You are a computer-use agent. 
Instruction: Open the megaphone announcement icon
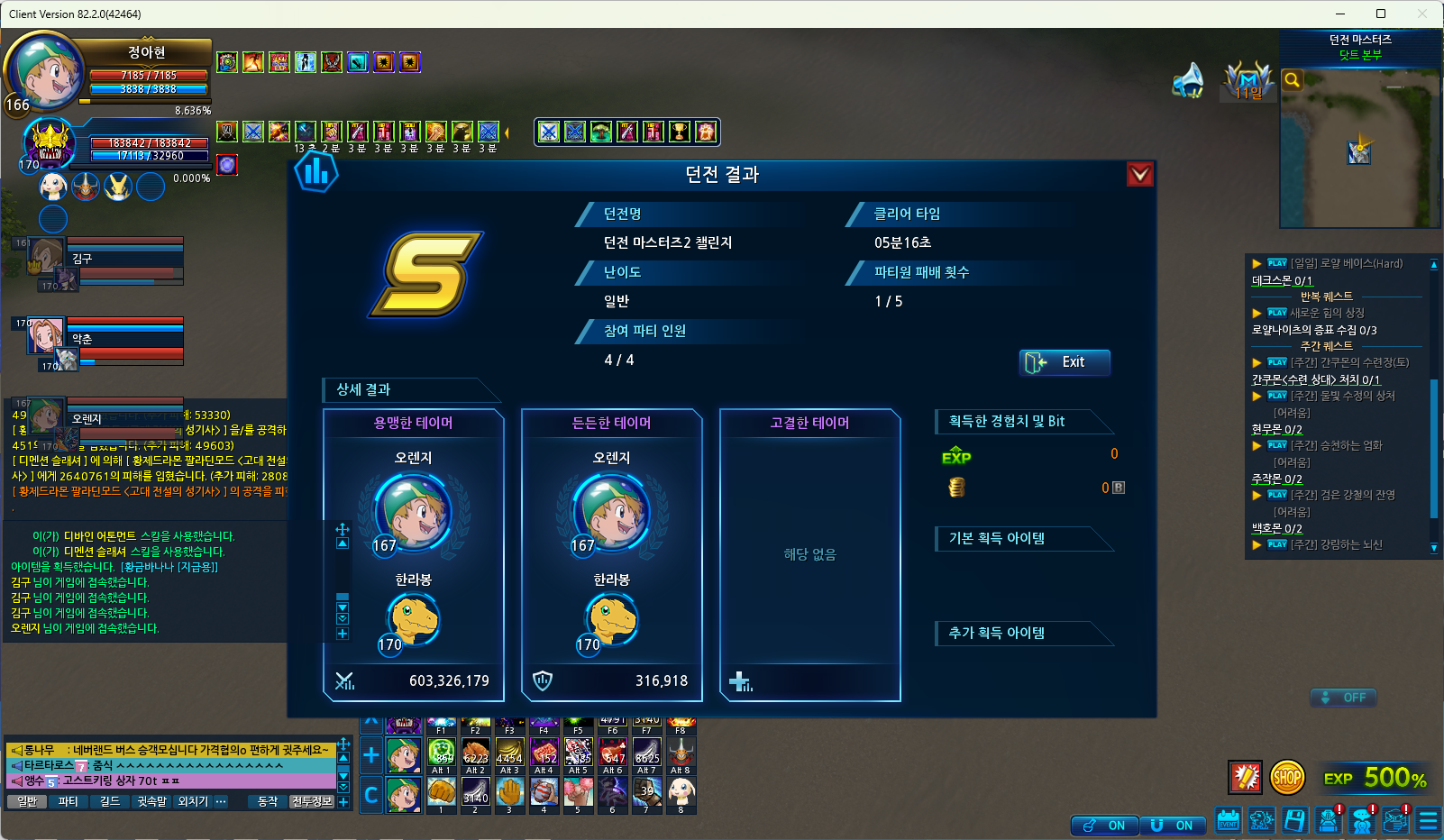pos(1189,80)
